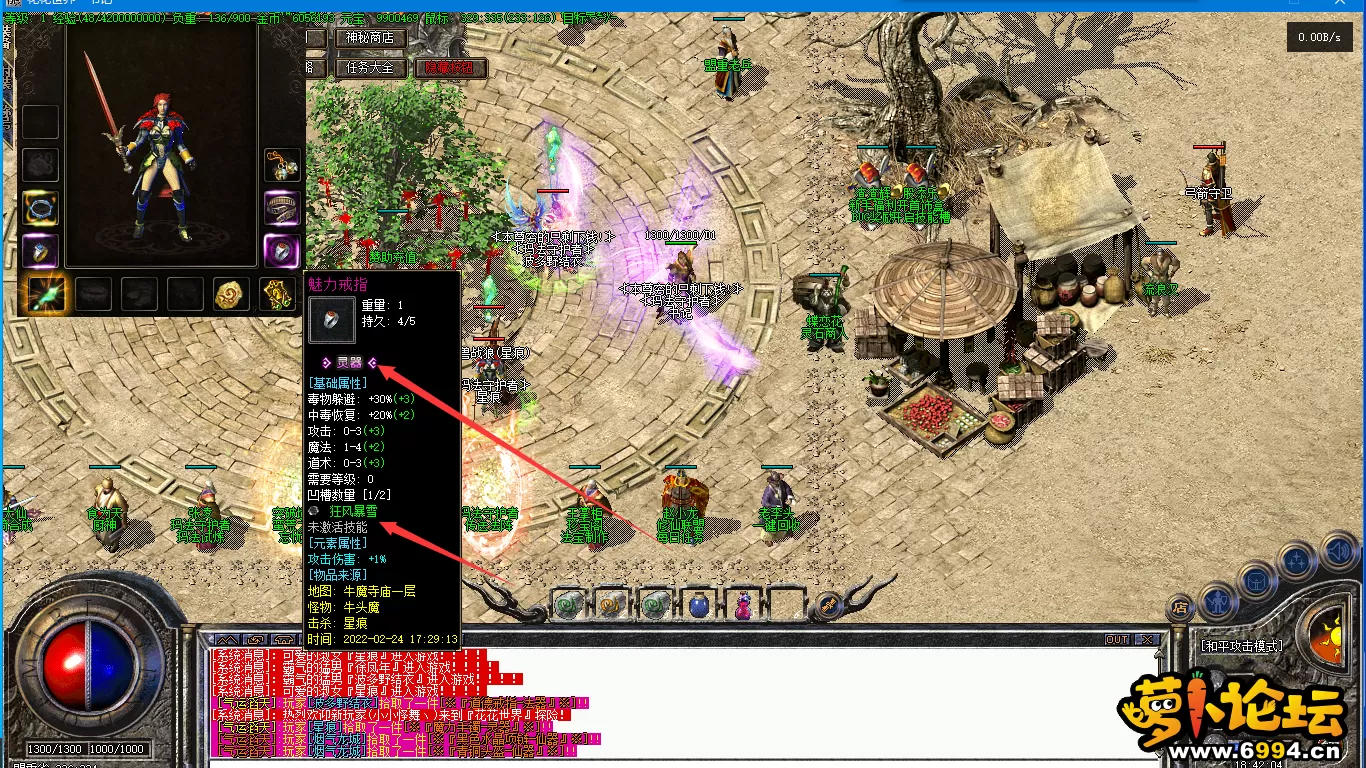Select the glowing green weapon slot
The width and height of the screenshot is (1366, 768).
coord(47,294)
